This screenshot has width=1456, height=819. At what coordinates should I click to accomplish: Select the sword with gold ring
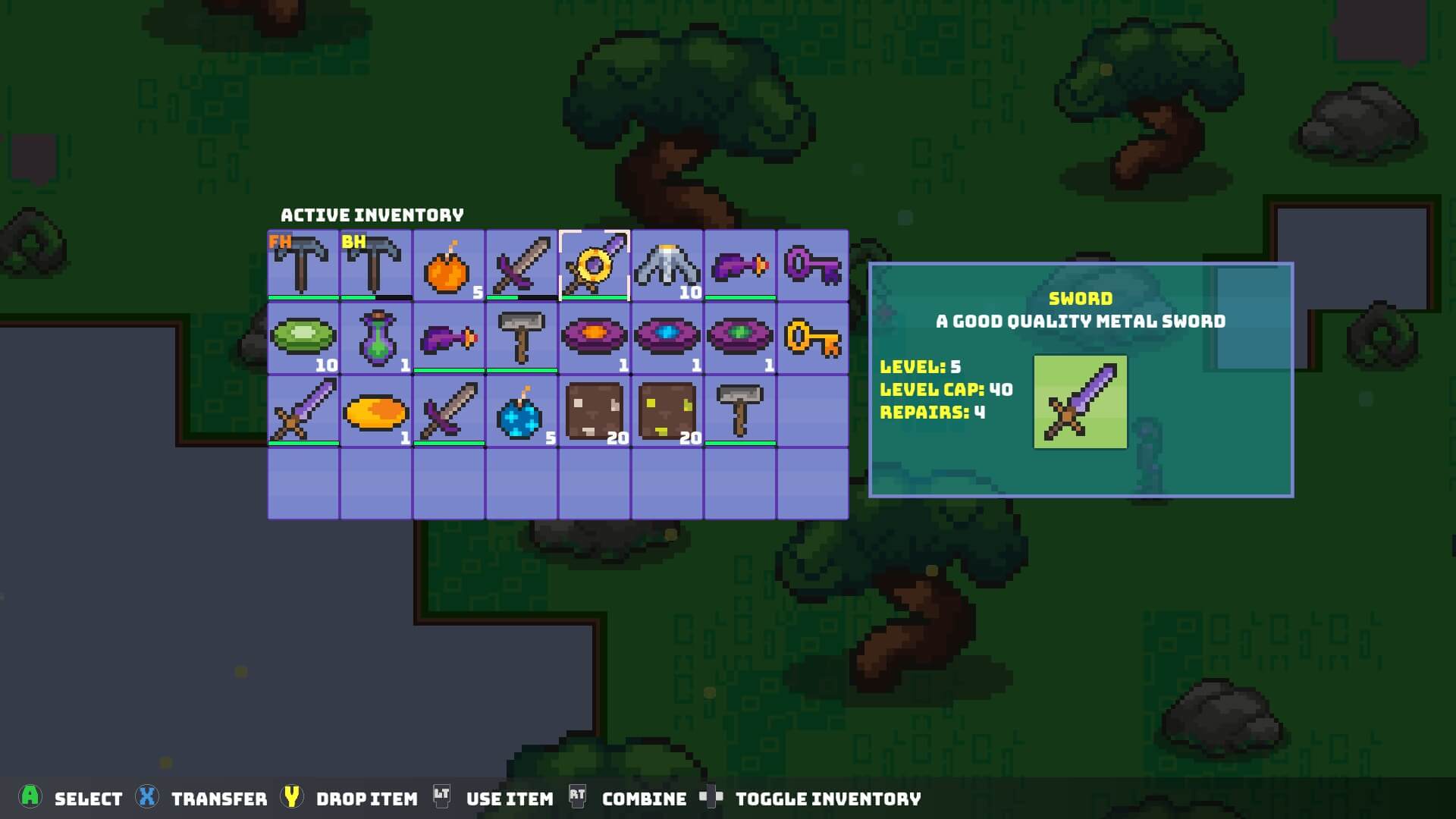tap(595, 265)
